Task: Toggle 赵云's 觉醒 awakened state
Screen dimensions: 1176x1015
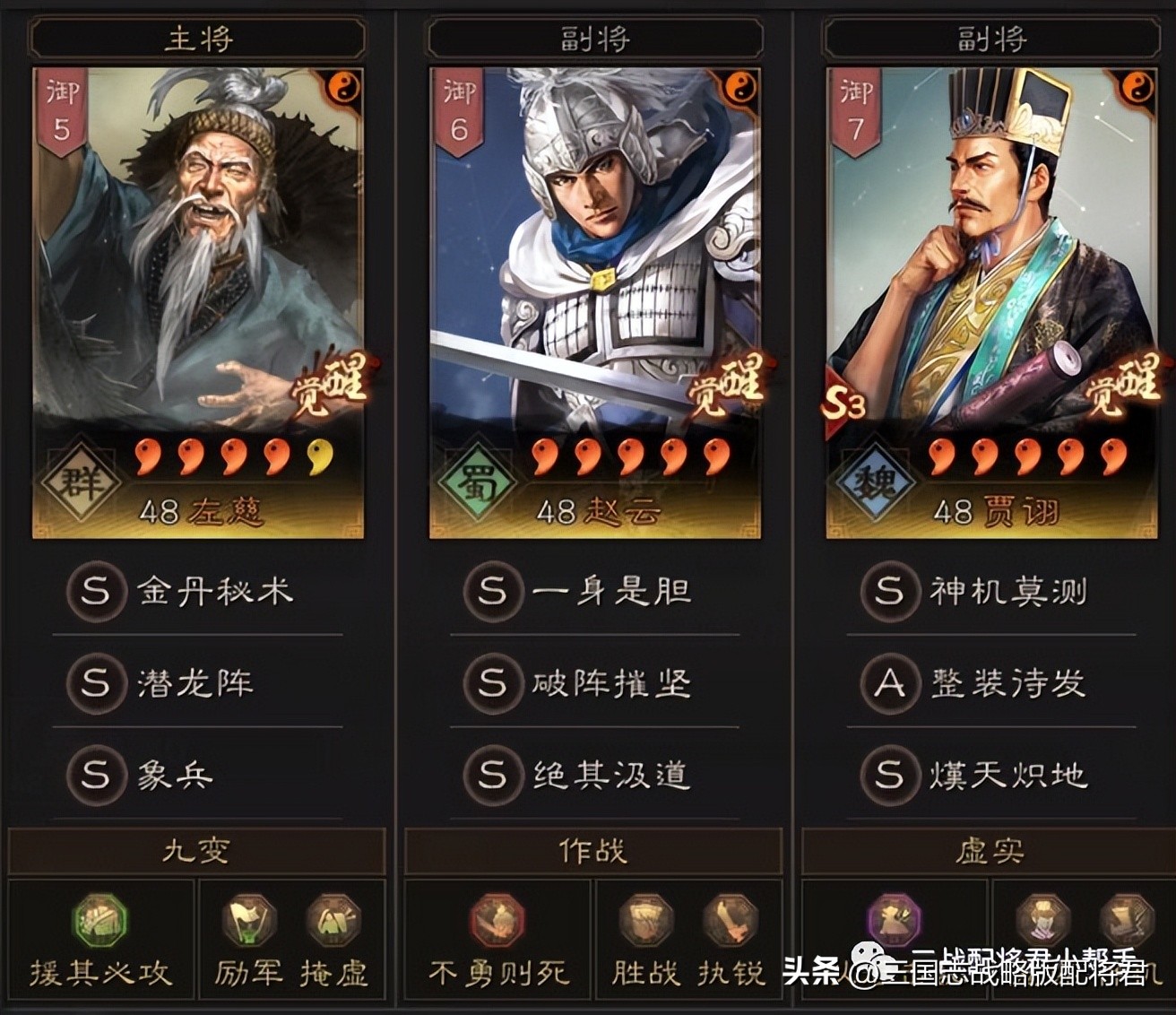Action: coord(724,387)
